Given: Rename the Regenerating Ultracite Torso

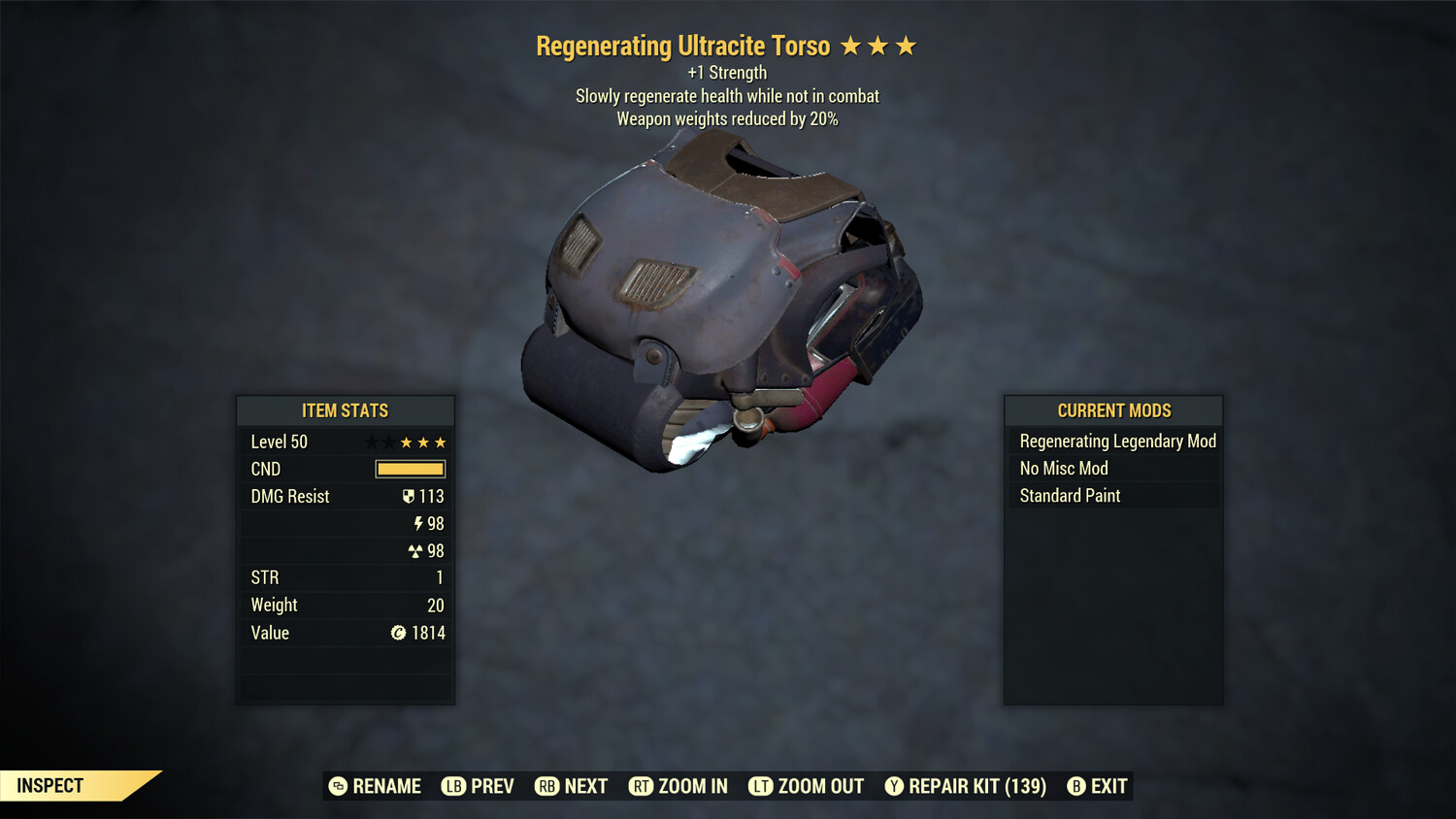Looking at the screenshot, I should coord(376,786).
